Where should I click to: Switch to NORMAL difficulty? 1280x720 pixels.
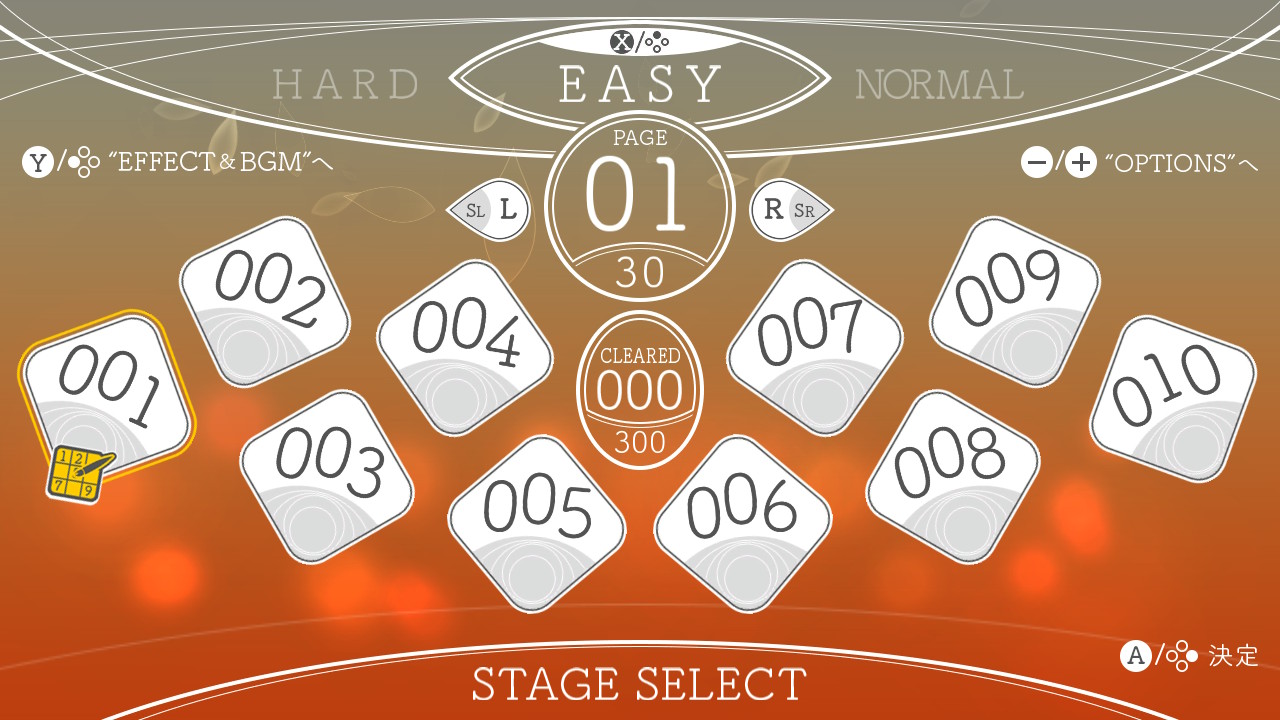938,84
